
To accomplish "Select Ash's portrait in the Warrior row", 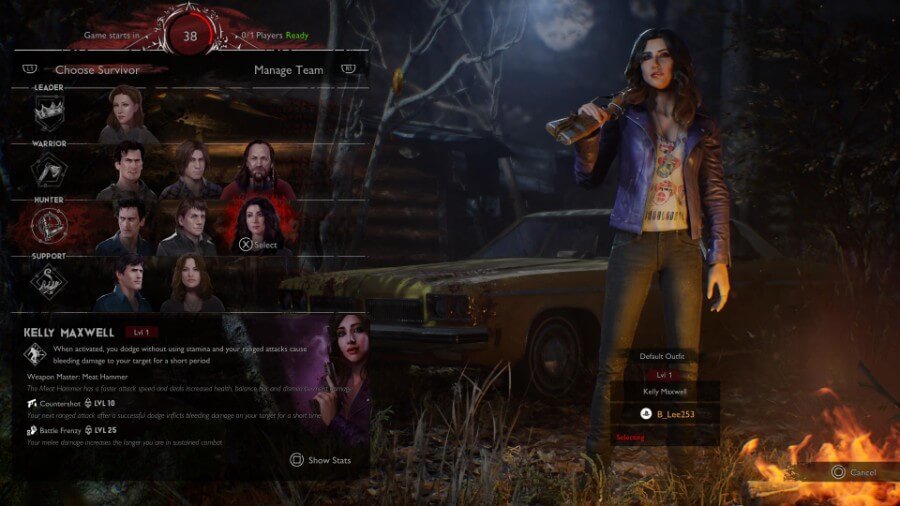I will pyautogui.click(x=127, y=169).
